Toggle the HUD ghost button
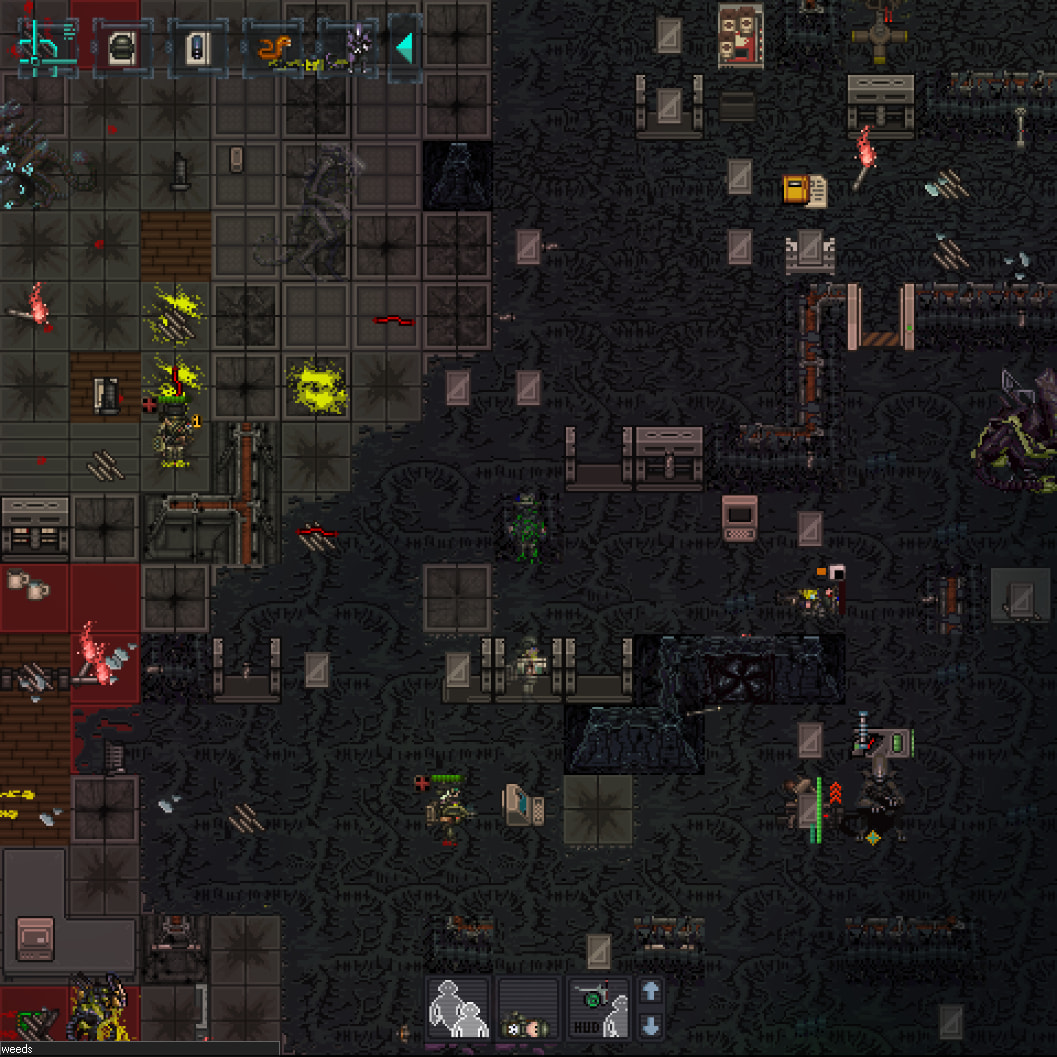Image resolution: width=1057 pixels, height=1057 pixels. pos(598,1008)
